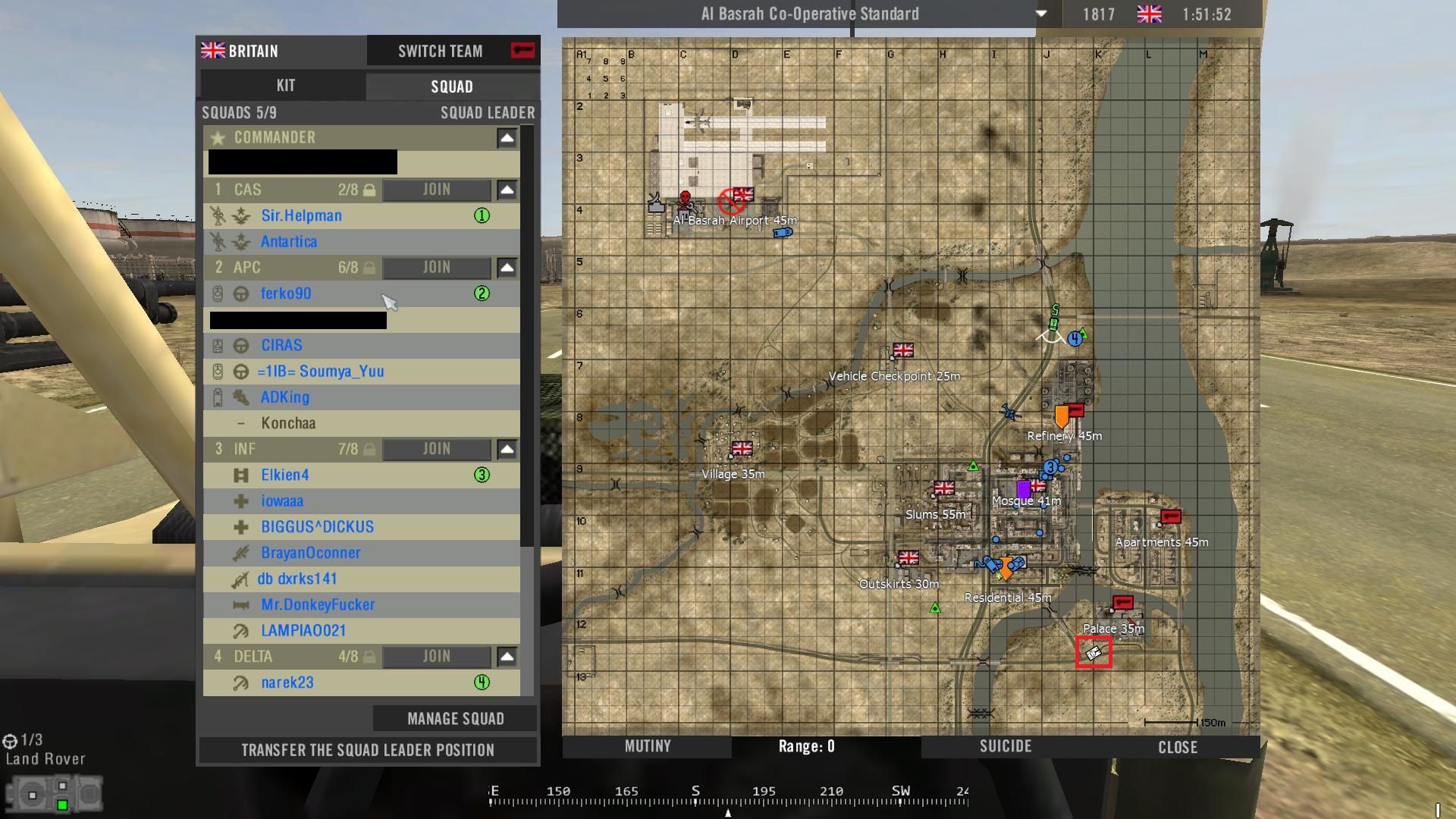Open the Squad tab
Screen dimensions: 1456x819
452,86
